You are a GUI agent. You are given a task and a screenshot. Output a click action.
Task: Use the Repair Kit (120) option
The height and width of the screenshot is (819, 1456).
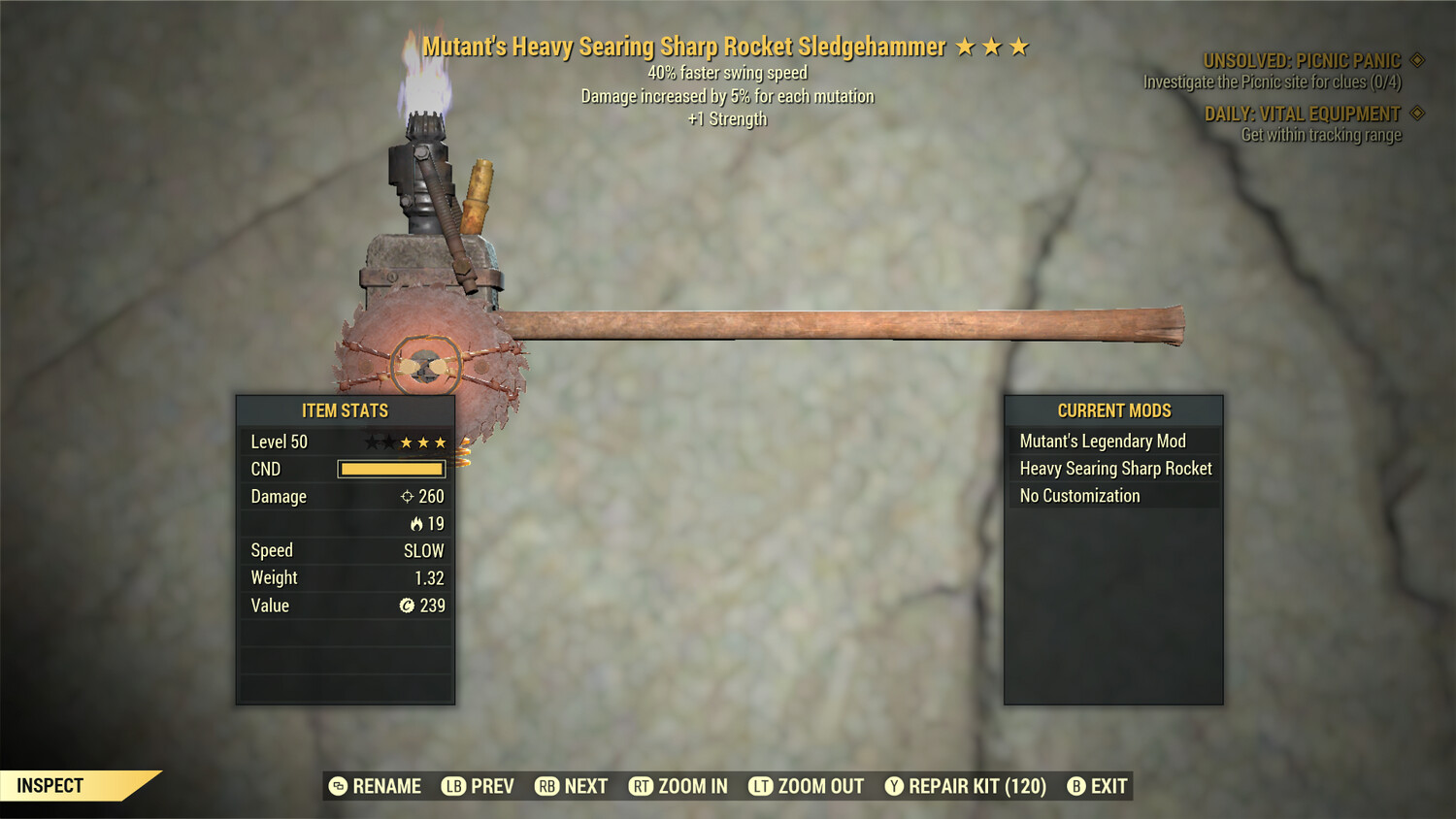click(x=966, y=786)
